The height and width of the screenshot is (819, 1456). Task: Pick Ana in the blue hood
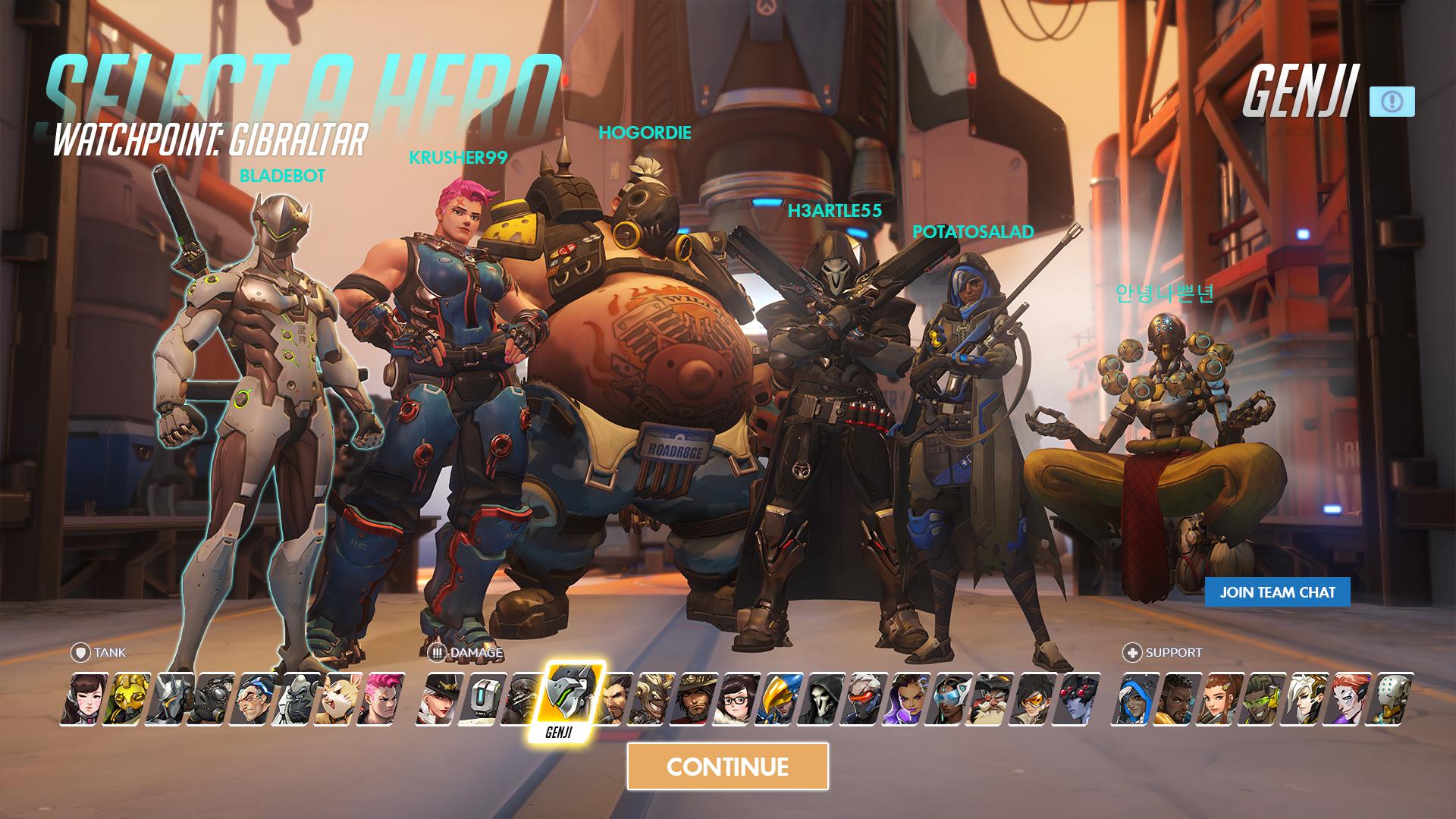coord(1134,698)
